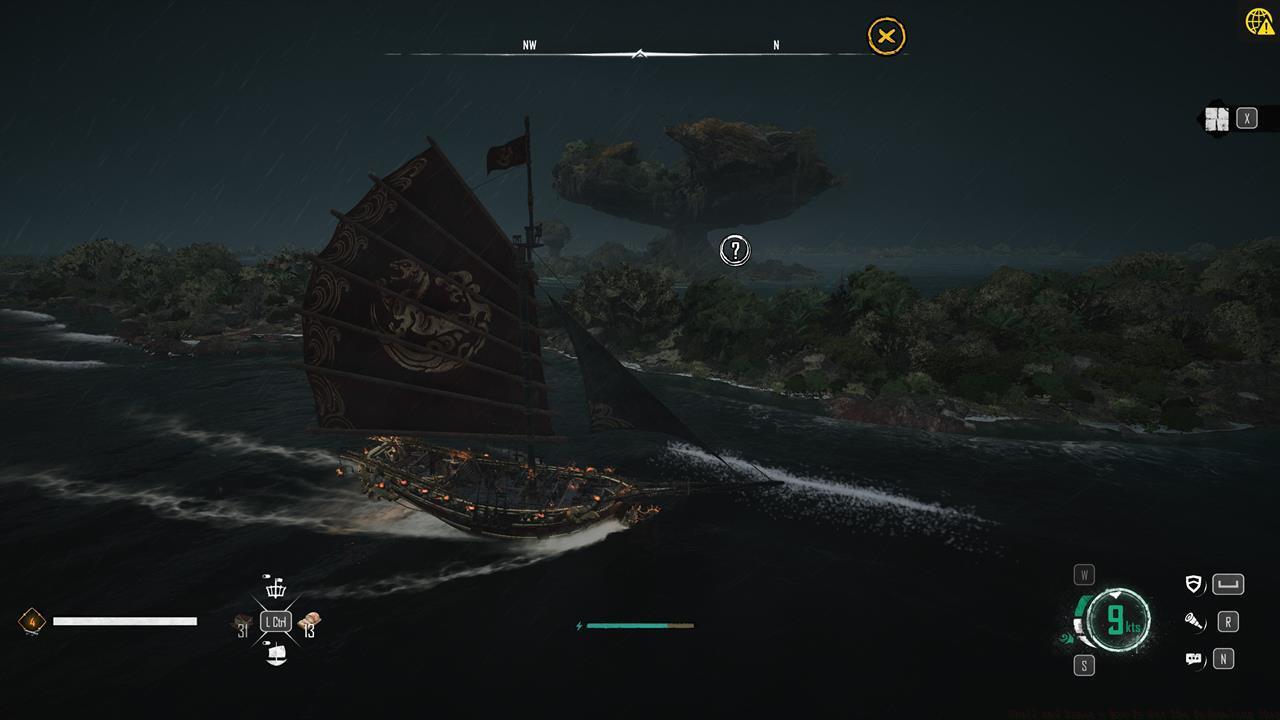
Task: Select the wood planks resource icon showing 31
Action: coord(242,620)
